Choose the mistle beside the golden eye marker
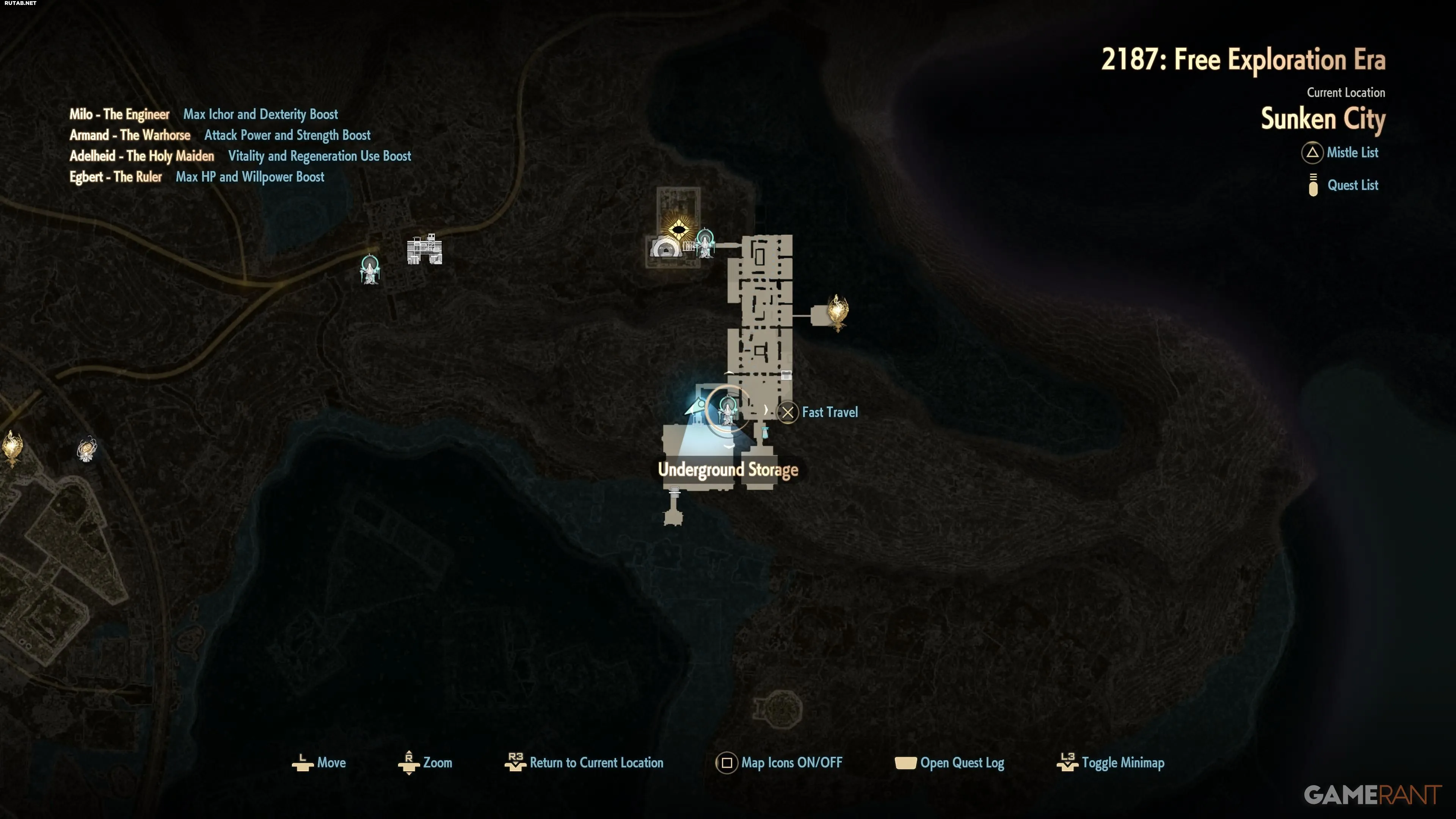1456x819 pixels. [705, 243]
